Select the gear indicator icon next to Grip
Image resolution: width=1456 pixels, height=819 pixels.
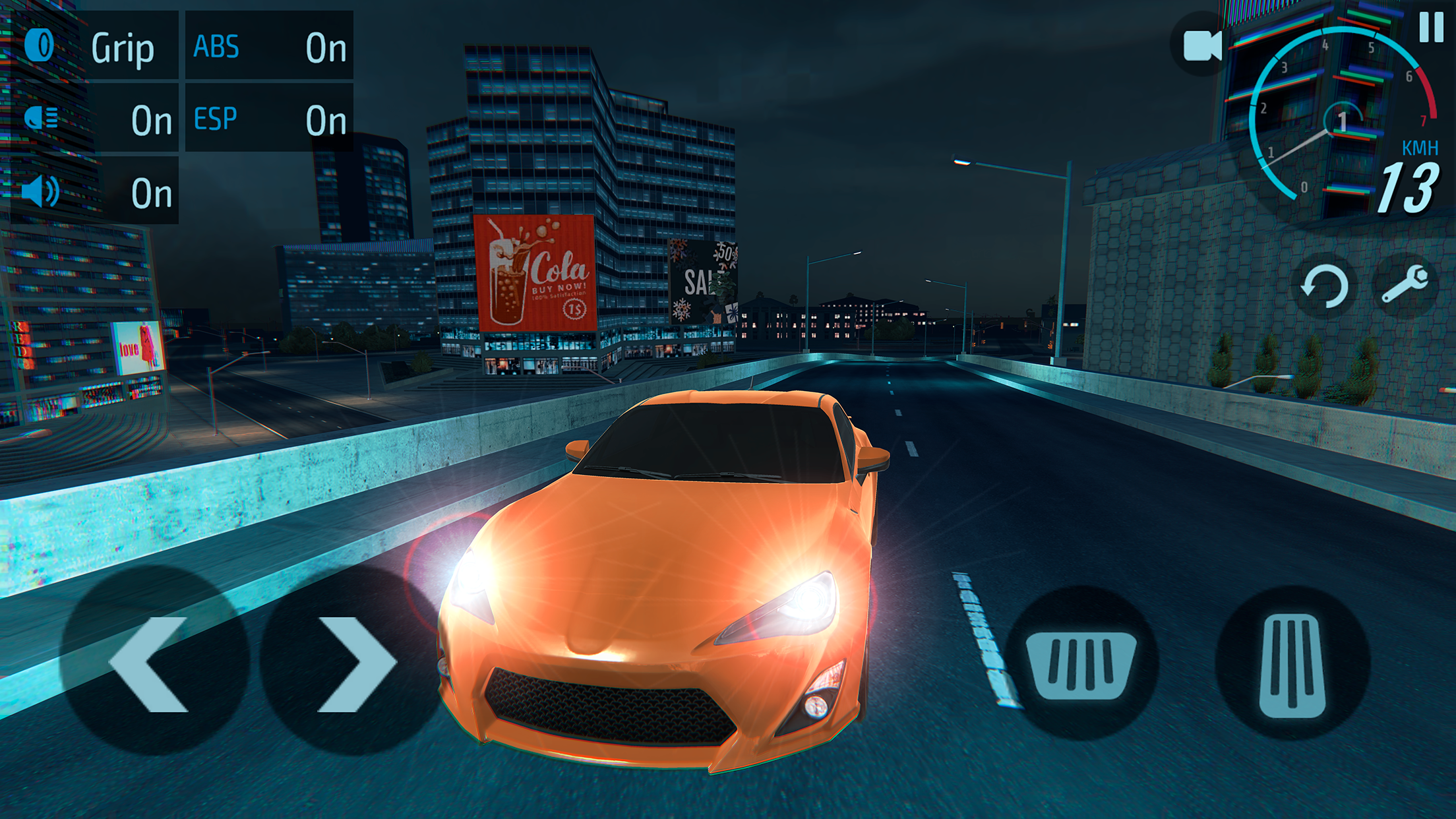coord(41,45)
